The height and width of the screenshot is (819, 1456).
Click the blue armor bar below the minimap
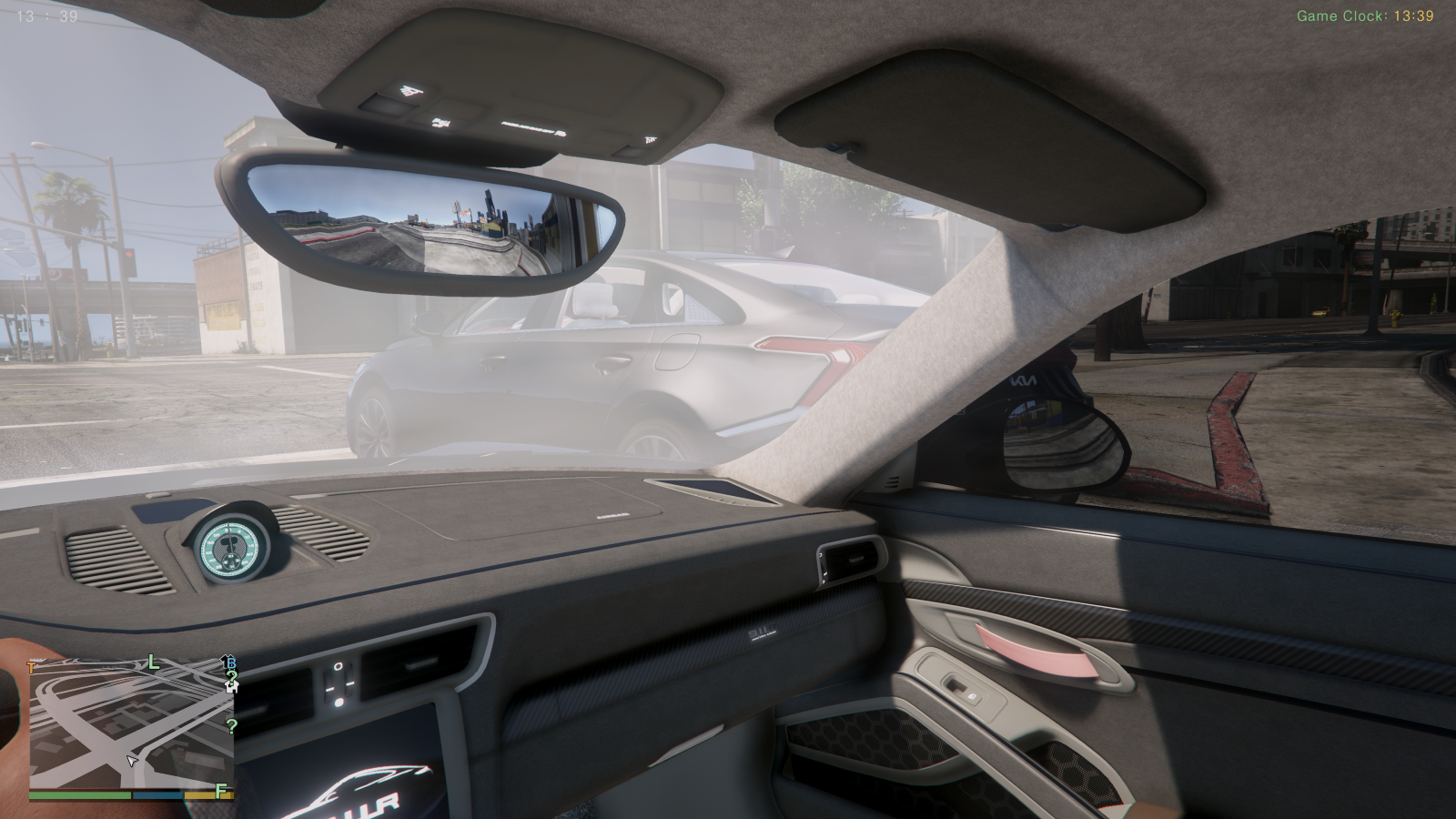(157, 794)
